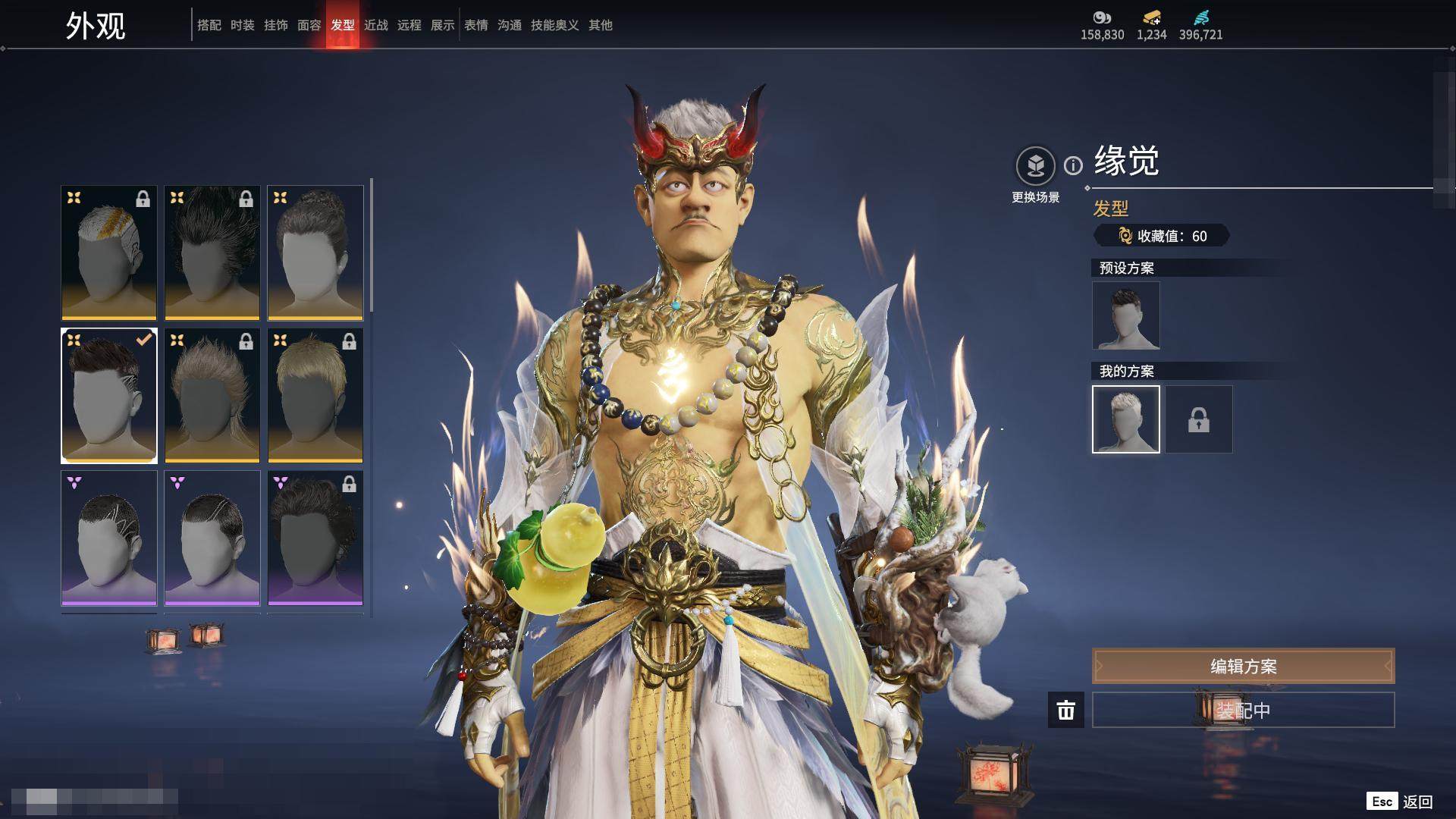Image resolution: width=1456 pixels, height=819 pixels.
Task: Select the white-haired scheme under 我的方案
Action: (x=1126, y=419)
